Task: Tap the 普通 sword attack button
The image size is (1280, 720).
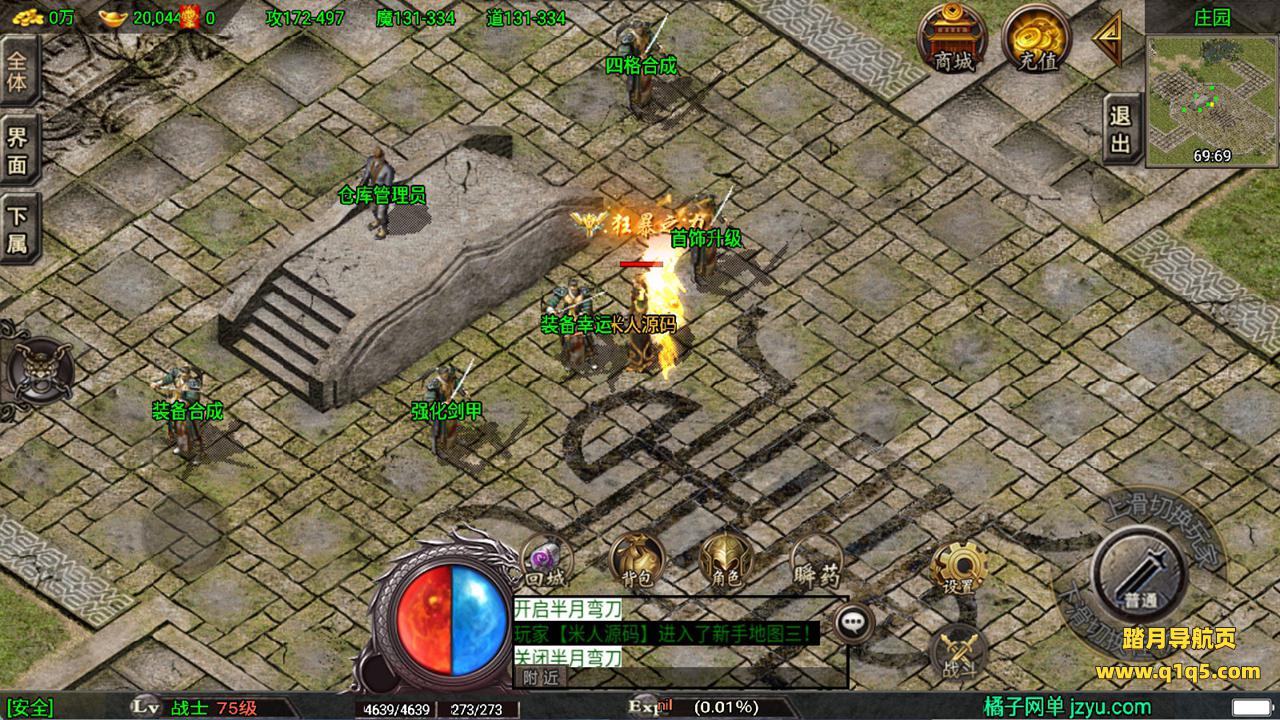Action: point(1138,573)
